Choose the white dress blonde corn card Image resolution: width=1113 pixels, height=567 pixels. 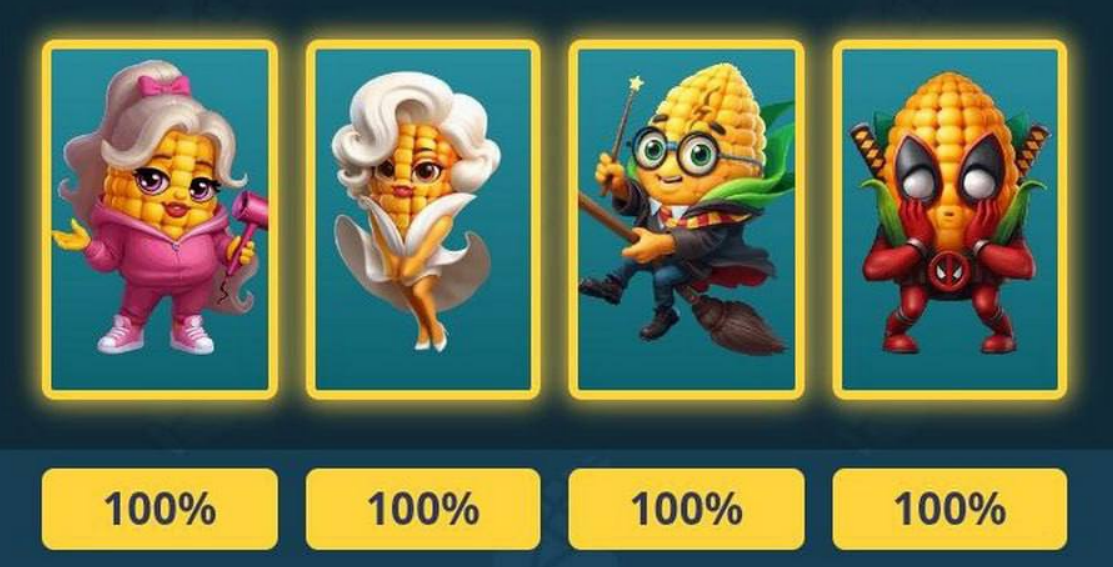click(x=423, y=220)
